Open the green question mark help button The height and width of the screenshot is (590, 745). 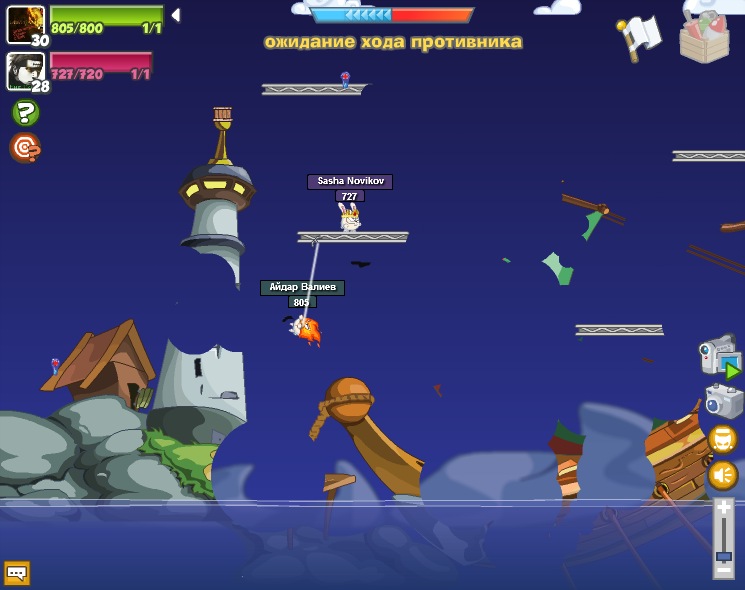pyautogui.click(x=25, y=113)
